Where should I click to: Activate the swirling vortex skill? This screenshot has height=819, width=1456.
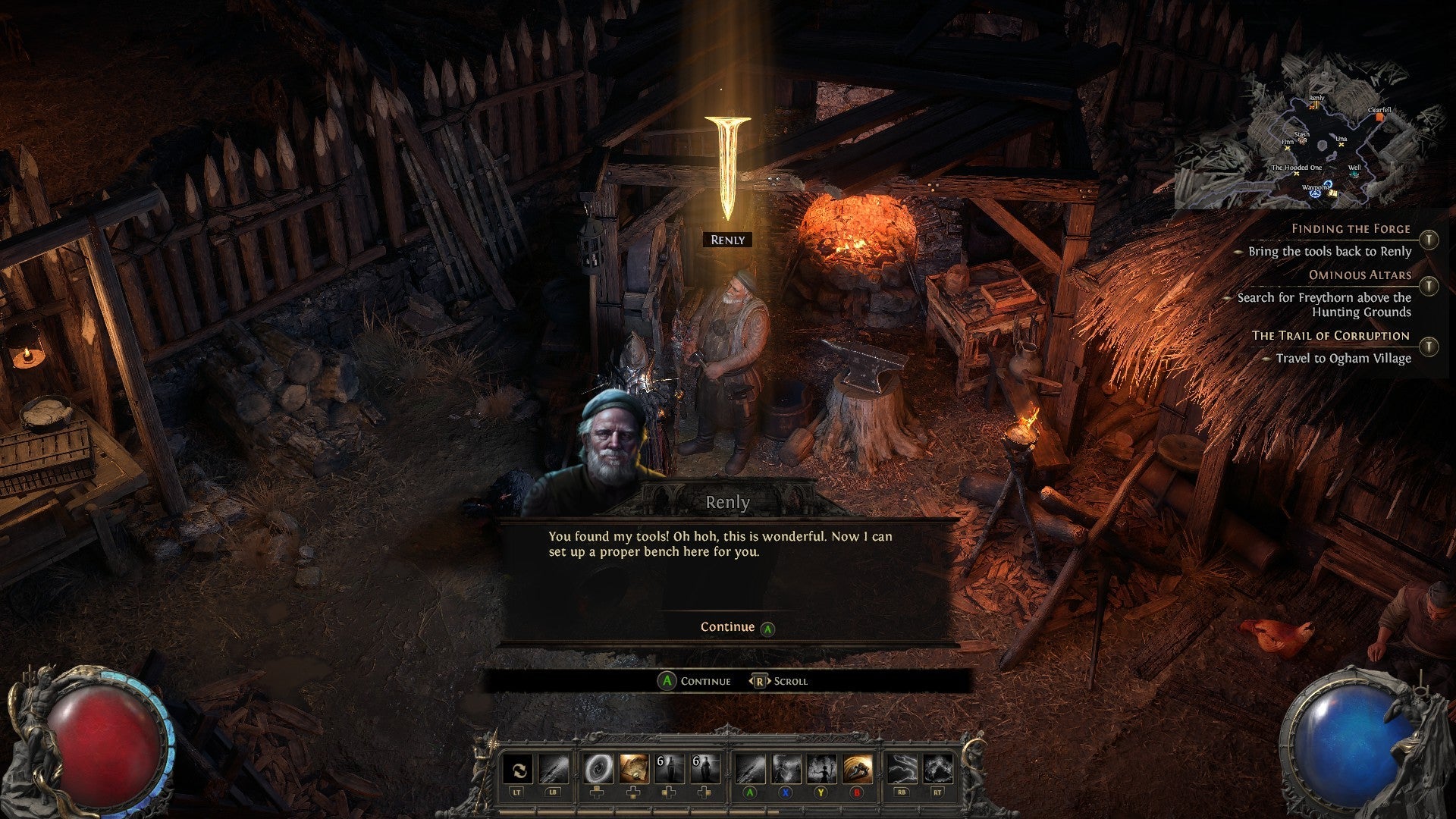(x=598, y=770)
